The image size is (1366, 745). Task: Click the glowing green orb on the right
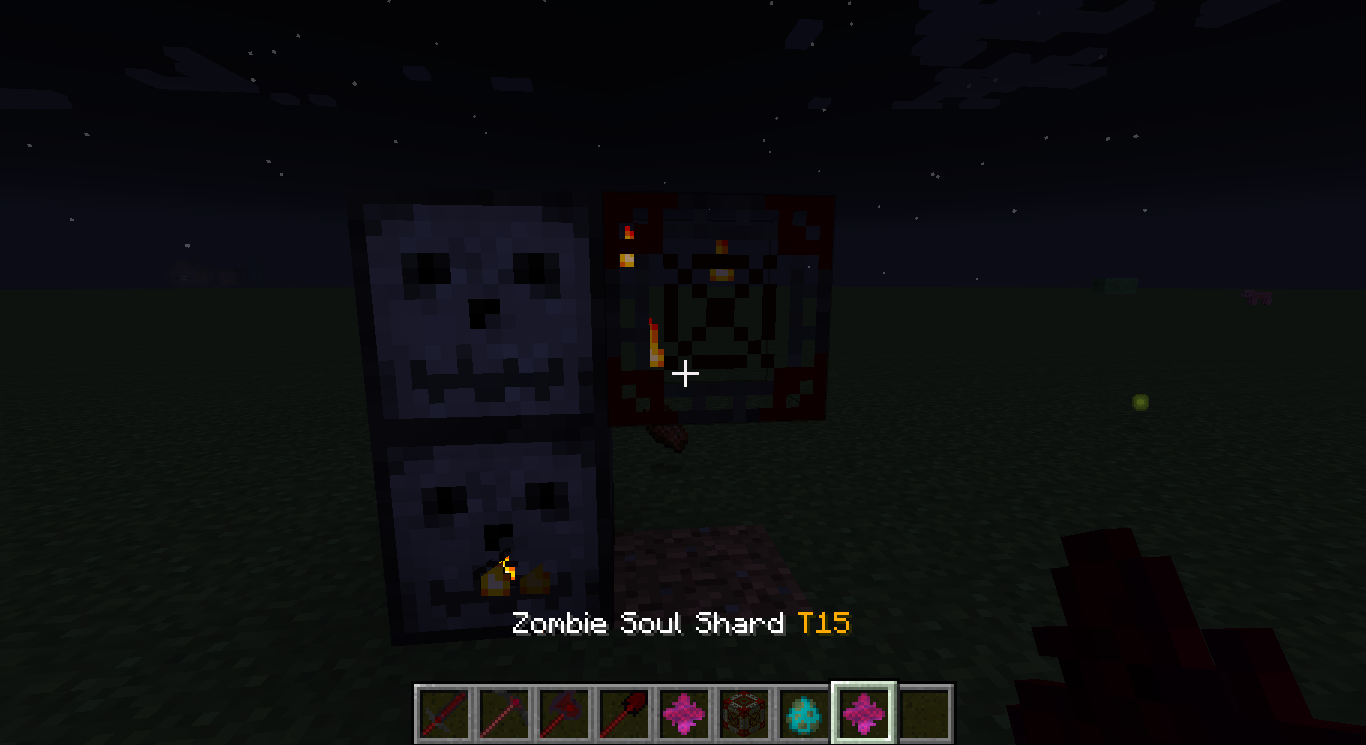pyautogui.click(x=1138, y=403)
